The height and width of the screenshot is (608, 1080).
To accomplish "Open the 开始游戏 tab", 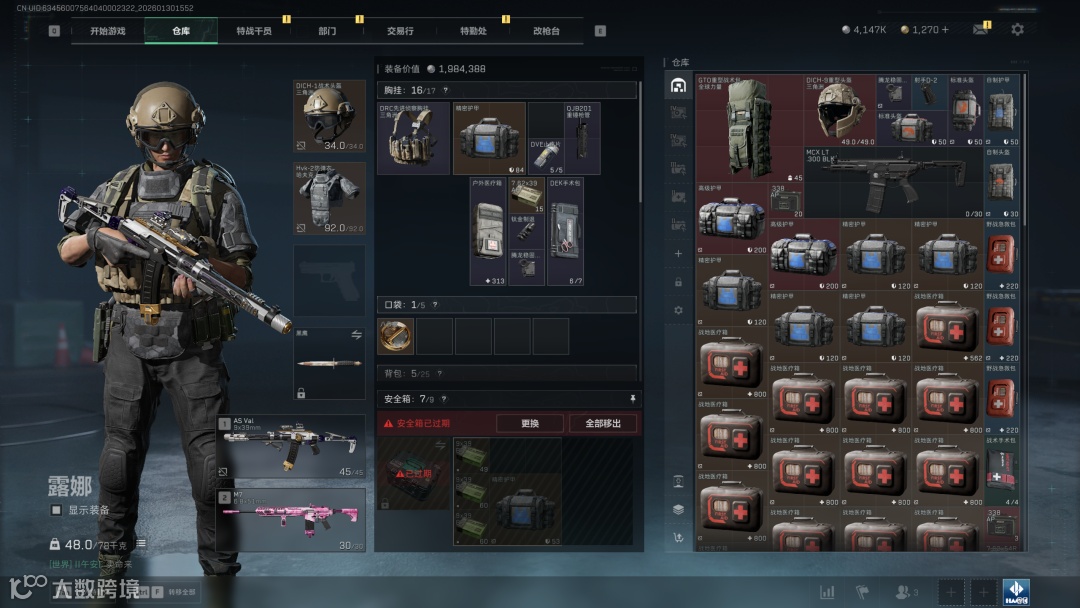I will [x=108, y=31].
